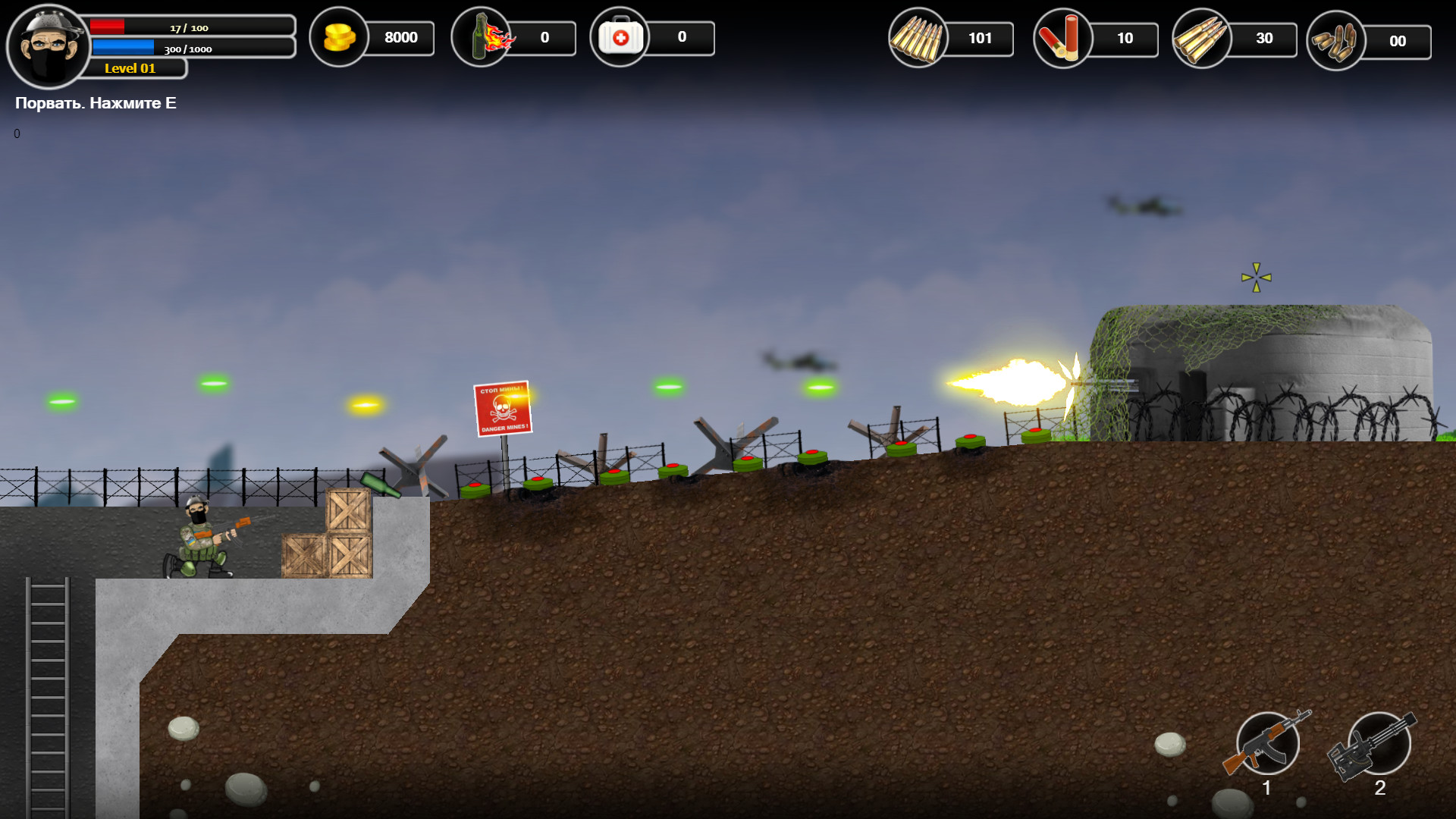
Task: Click the 8000 coin counter button
Action: click(x=402, y=36)
